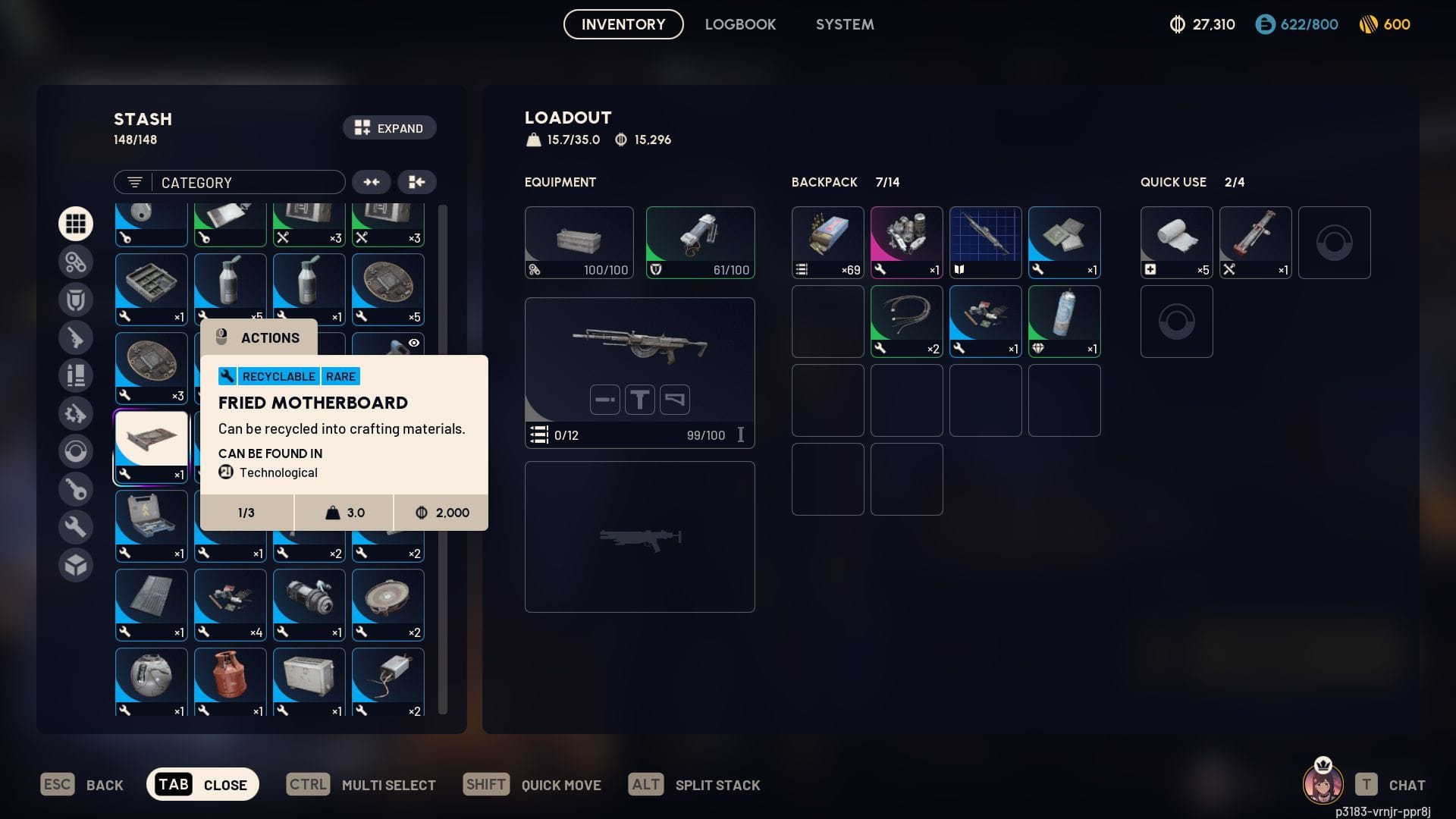Open the filter funnel icon next to Category
This screenshot has height=819, width=1456.
(133, 182)
